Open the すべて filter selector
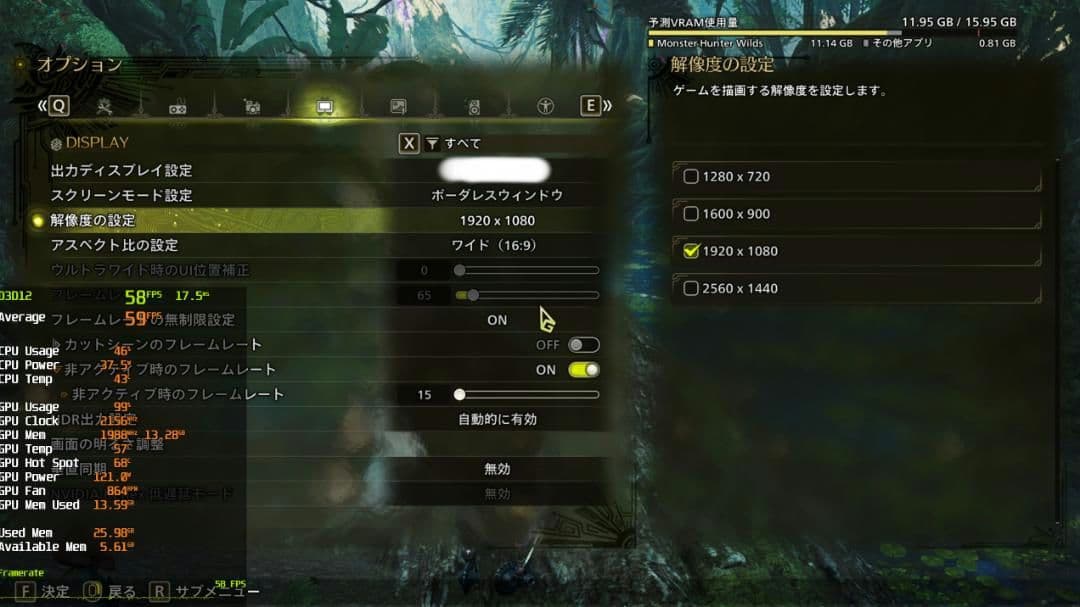The image size is (1080, 607). pyautogui.click(x=453, y=144)
